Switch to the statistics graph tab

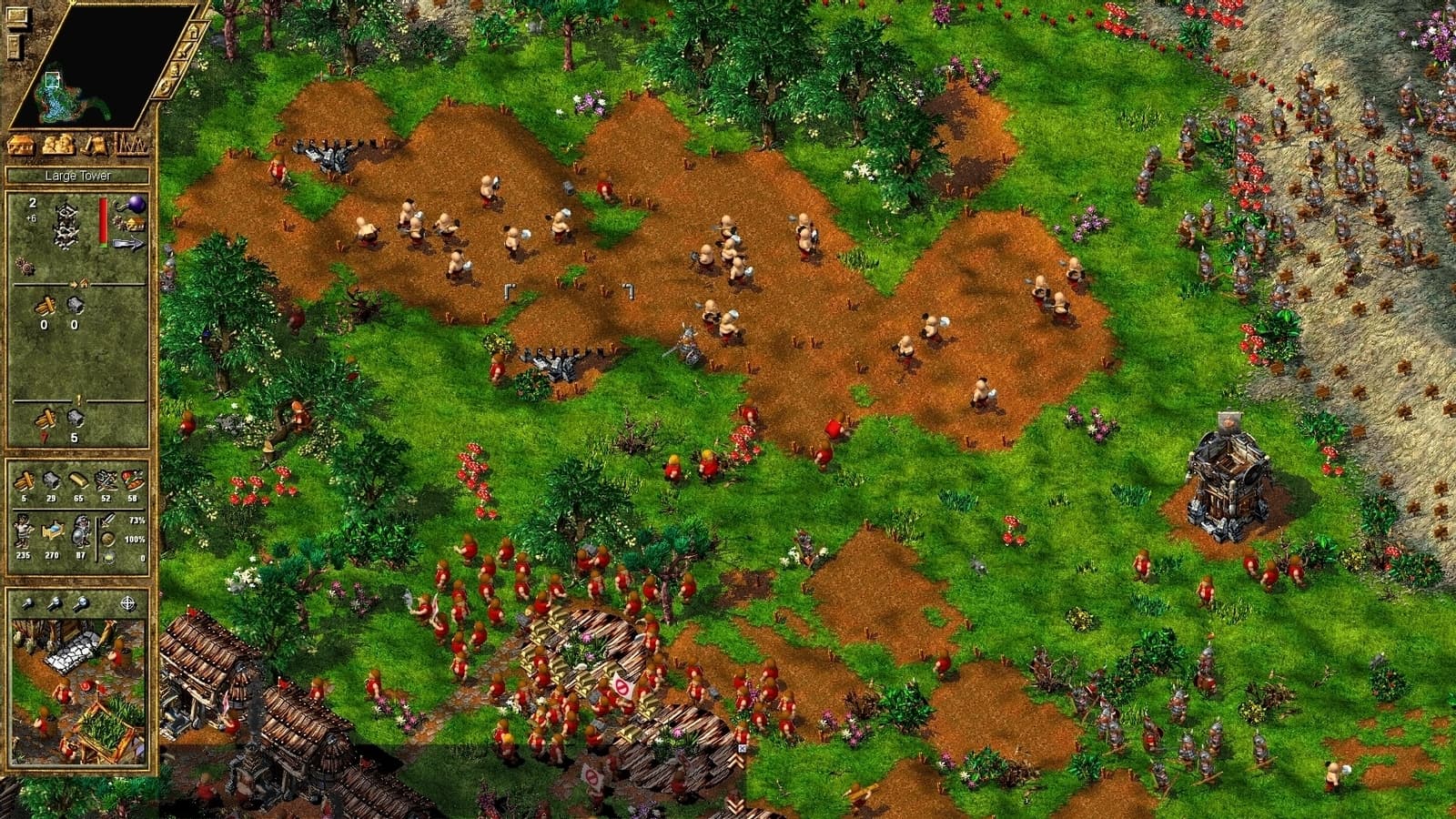click(x=132, y=146)
